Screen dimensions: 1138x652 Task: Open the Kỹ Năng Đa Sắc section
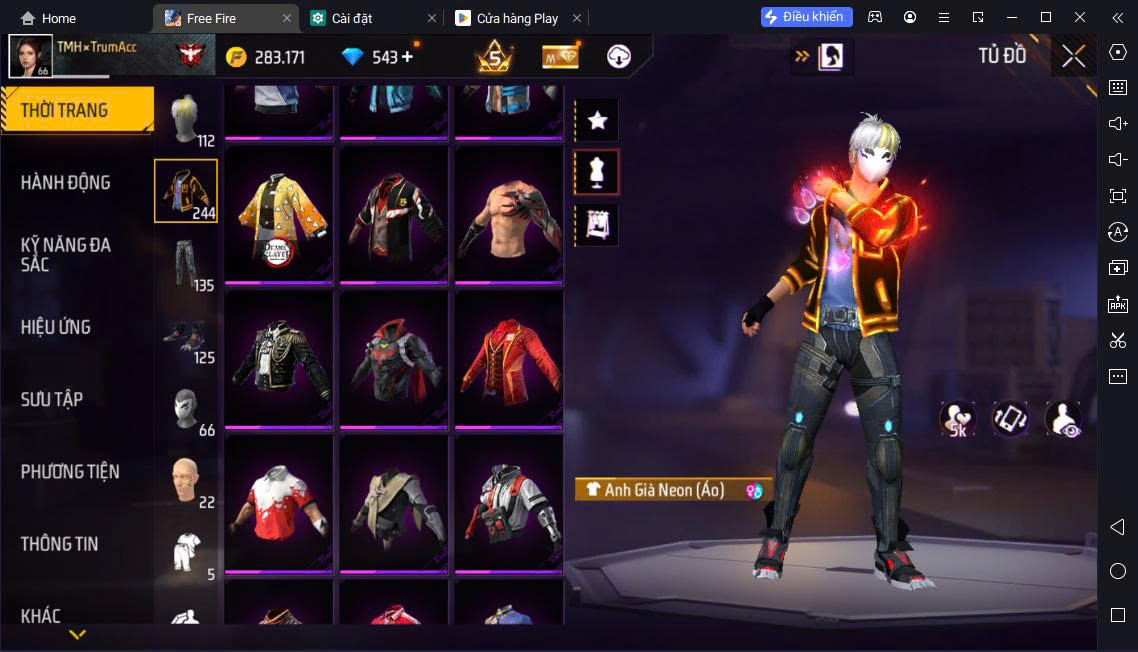coord(66,254)
